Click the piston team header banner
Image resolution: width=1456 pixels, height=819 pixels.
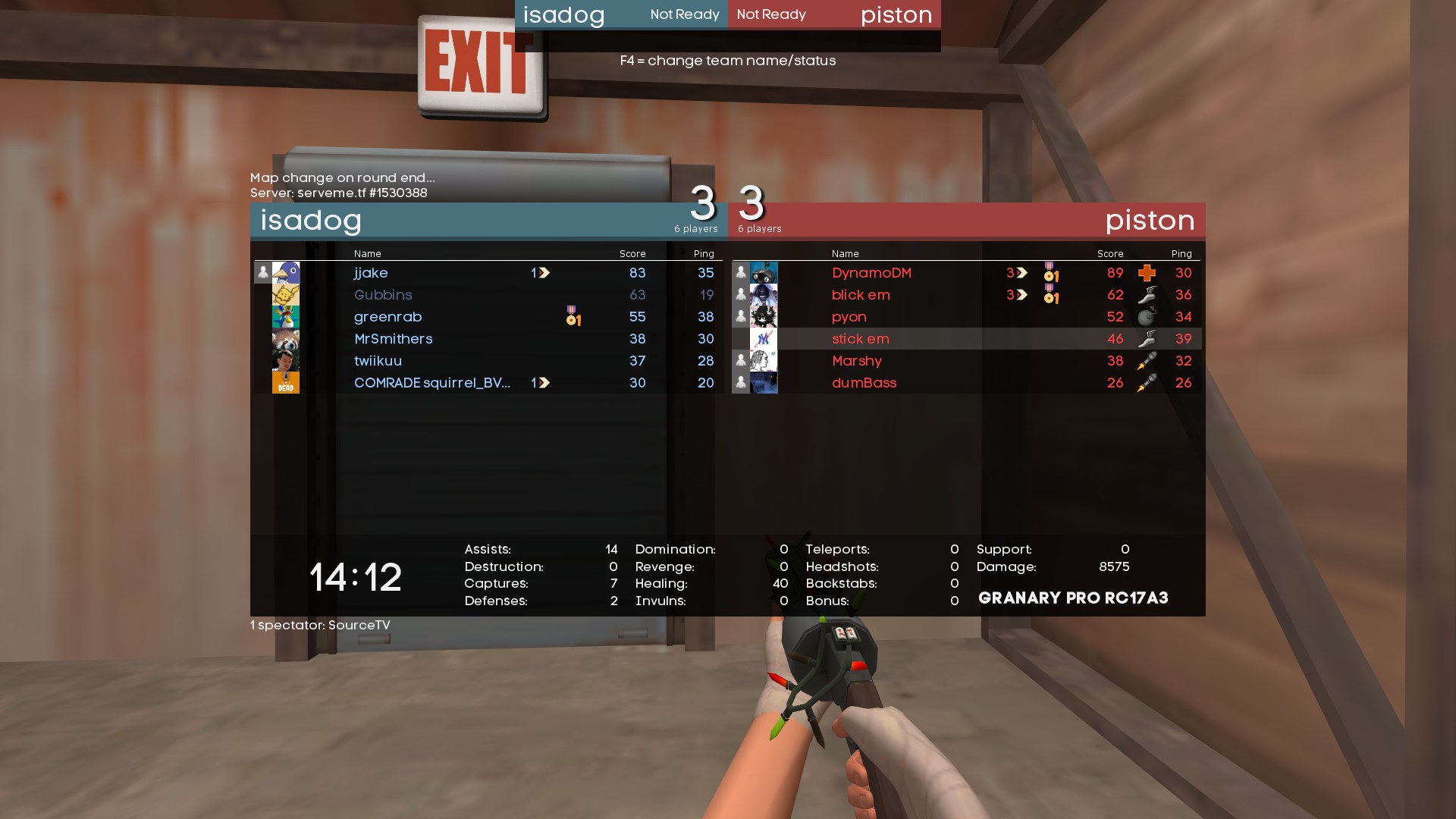coord(986,221)
